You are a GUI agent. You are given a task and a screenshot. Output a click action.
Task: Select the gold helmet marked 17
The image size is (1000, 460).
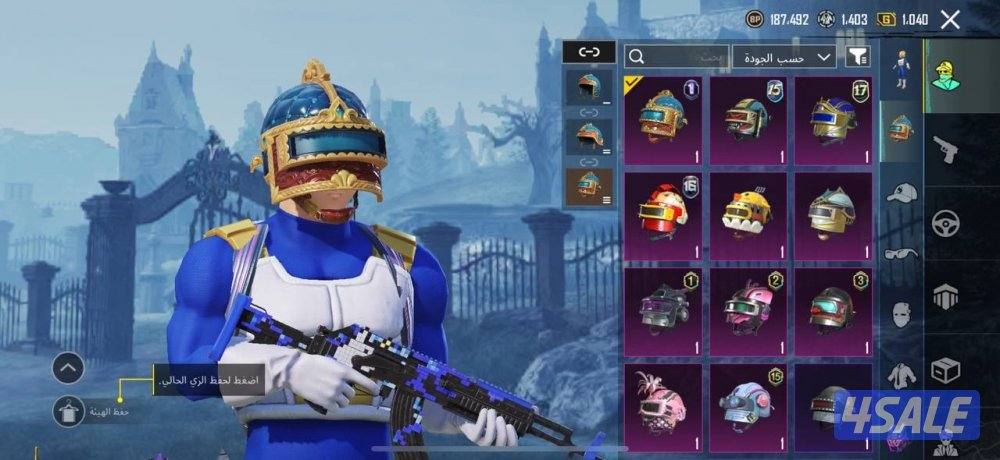pyautogui.click(x=833, y=120)
